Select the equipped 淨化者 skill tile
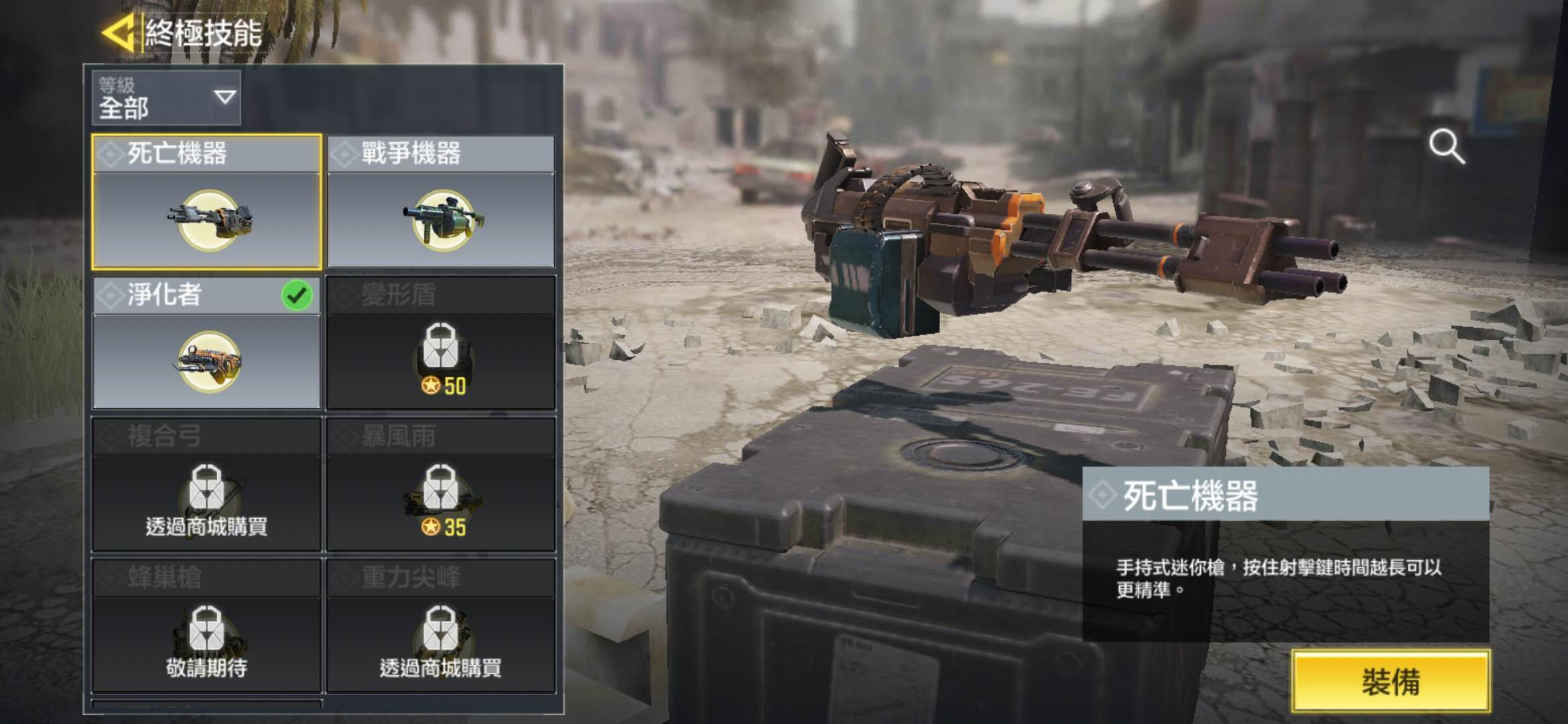This screenshot has width=1568, height=724. (x=206, y=343)
